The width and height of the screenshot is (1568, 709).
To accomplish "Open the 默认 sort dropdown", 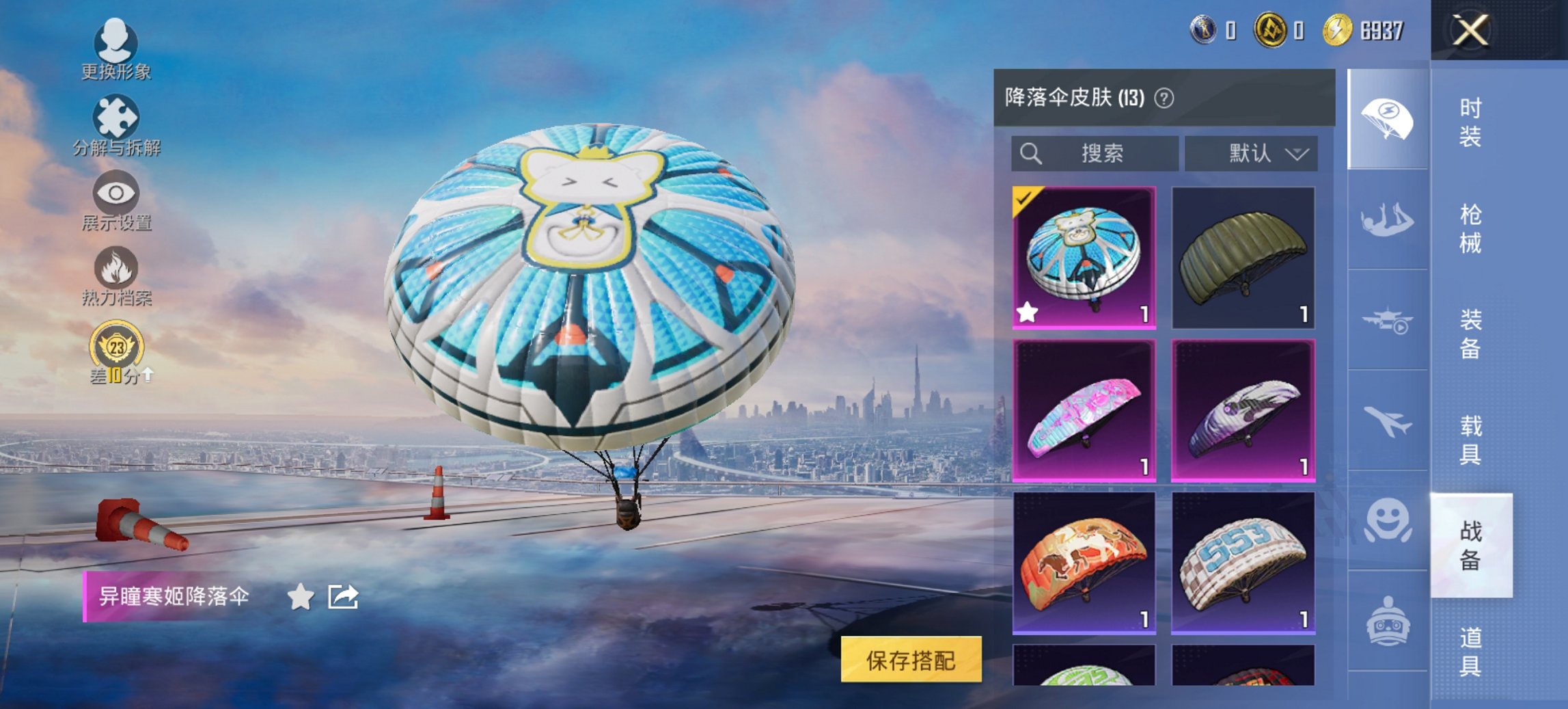I will pos(1252,153).
